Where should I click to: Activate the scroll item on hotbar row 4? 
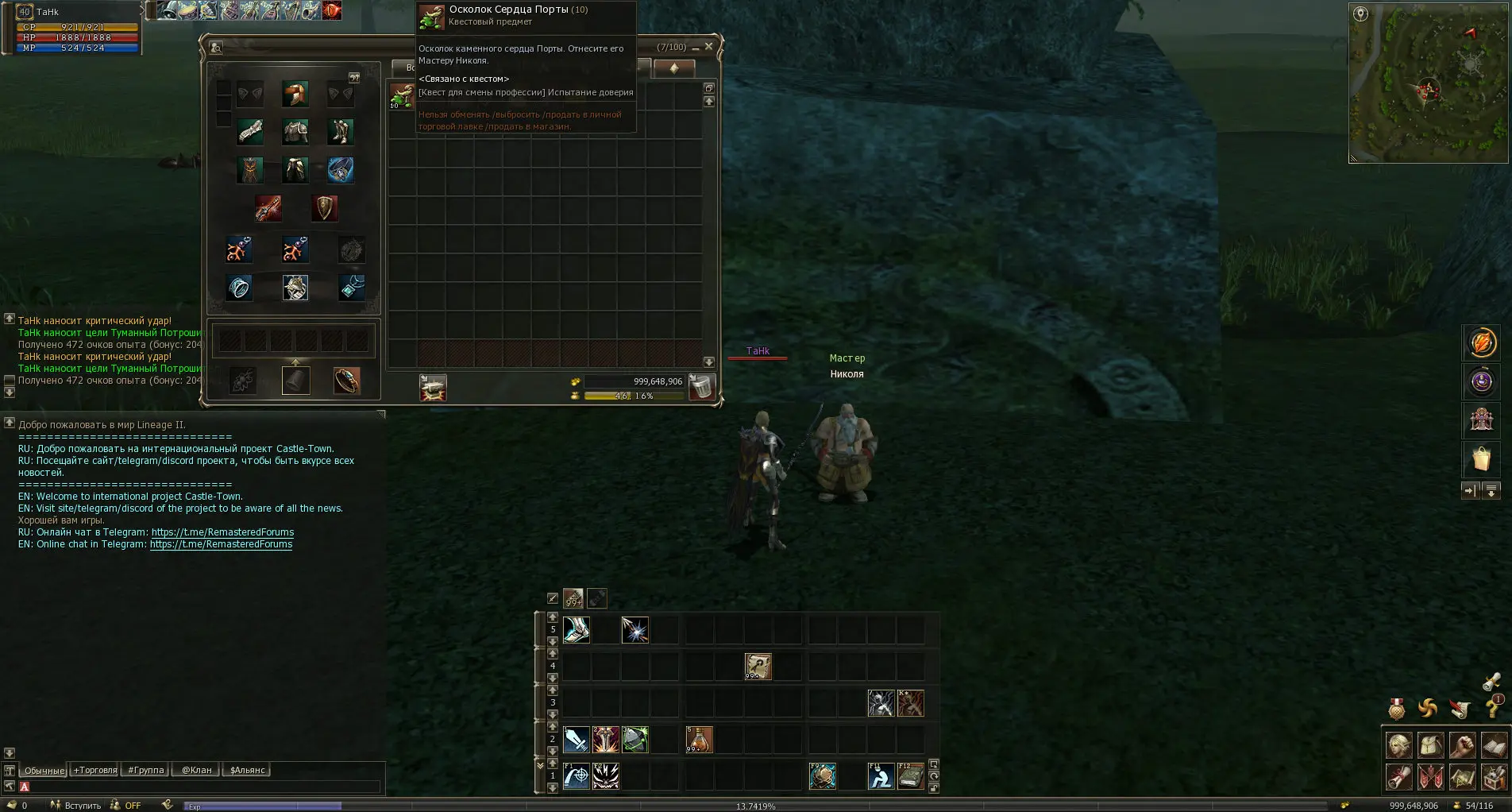coord(758,667)
